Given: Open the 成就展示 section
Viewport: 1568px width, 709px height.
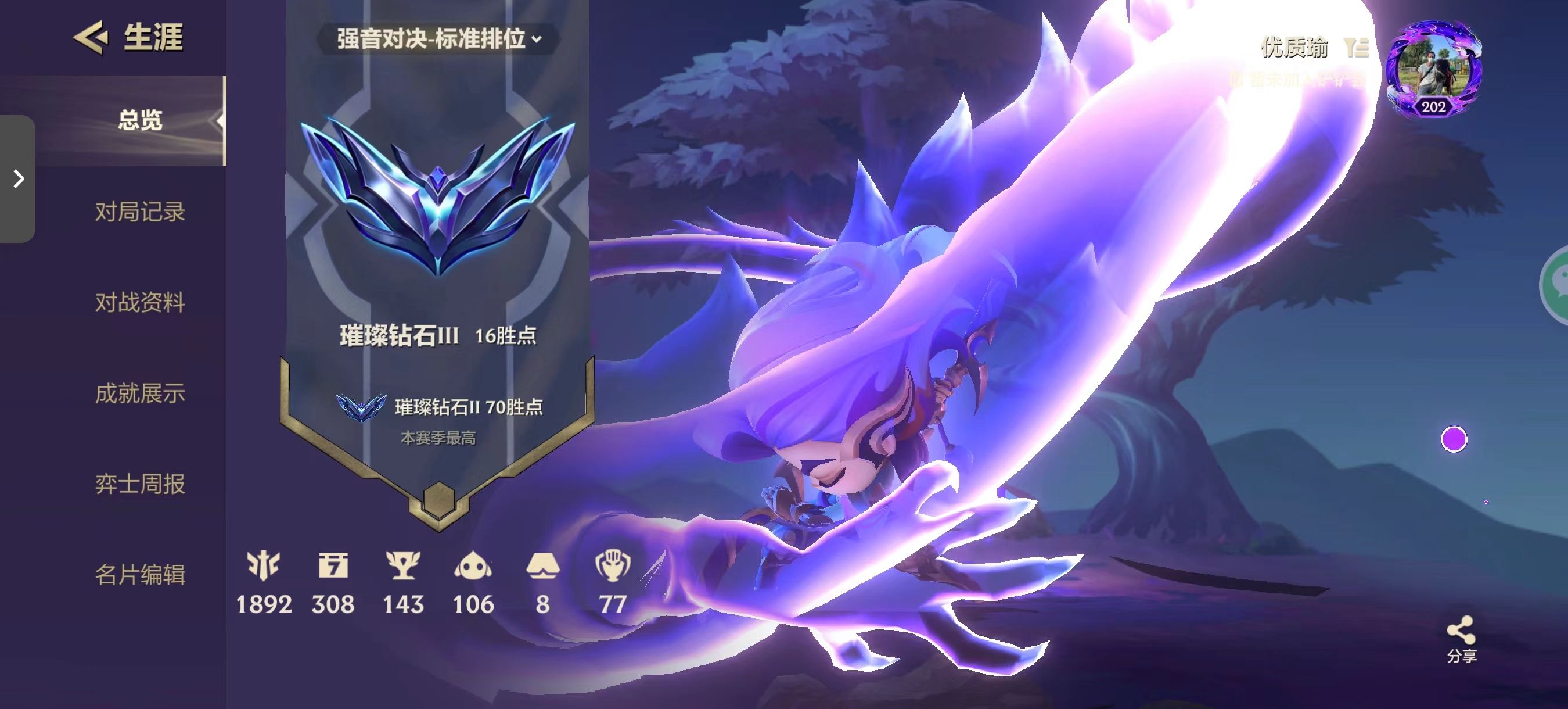Looking at the screenshot, I should coord(140,393).
